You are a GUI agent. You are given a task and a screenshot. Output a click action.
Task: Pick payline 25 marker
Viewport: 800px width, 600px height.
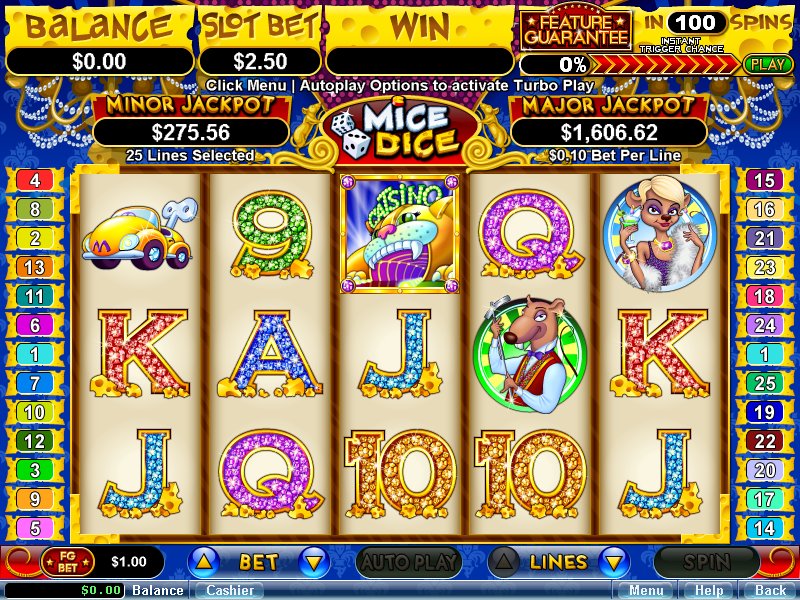tap(764, 384)
